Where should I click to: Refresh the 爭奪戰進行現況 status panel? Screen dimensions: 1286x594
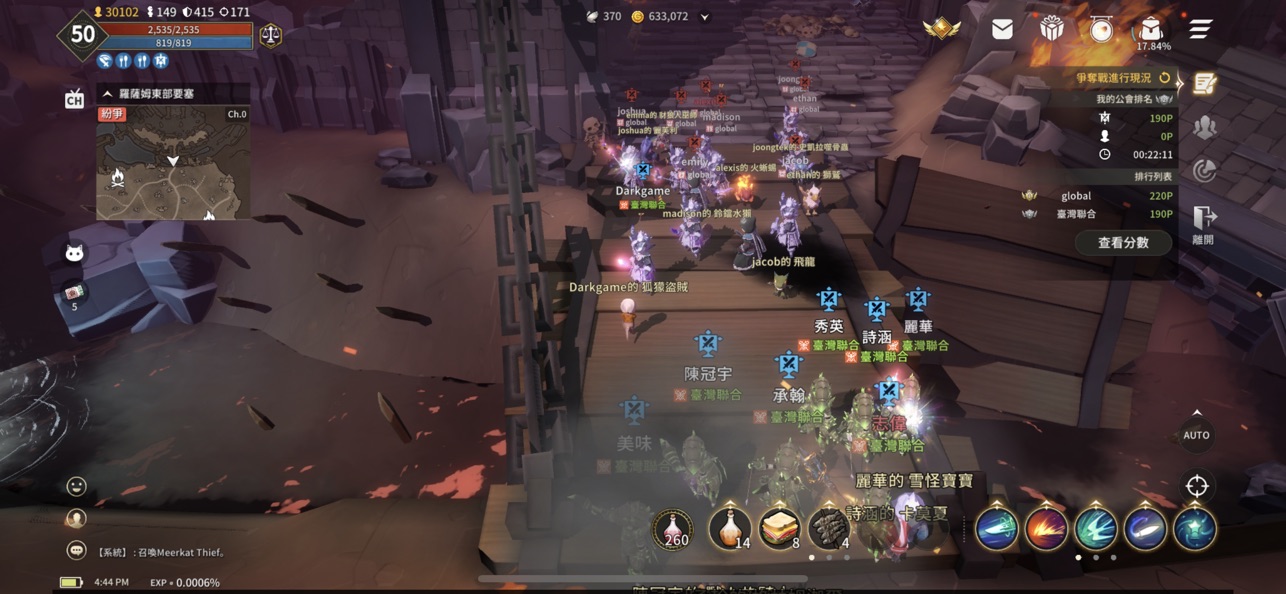coord(1164,77)
